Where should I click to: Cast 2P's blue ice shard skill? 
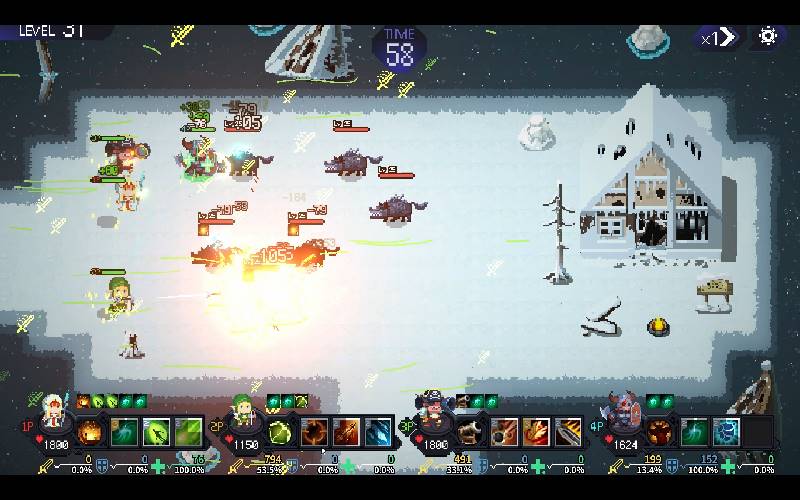[x=378, y=433]
